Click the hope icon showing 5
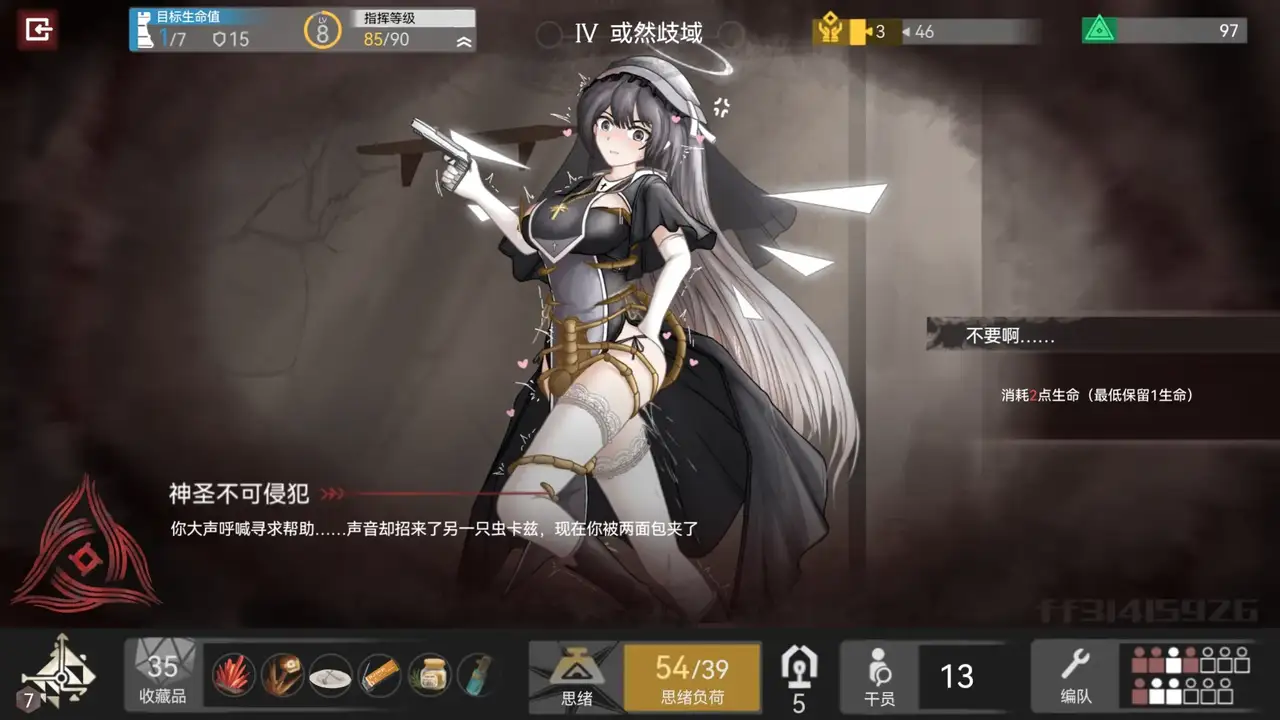This screenshot has height=720, width=1280. click(798, 677)
